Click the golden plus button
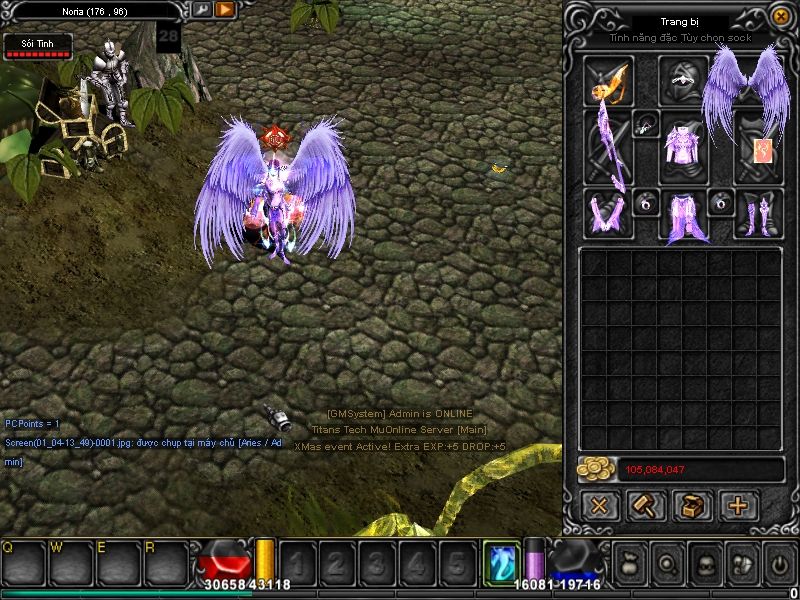Screen dimensions: 800x600 (x=738, y=505)
